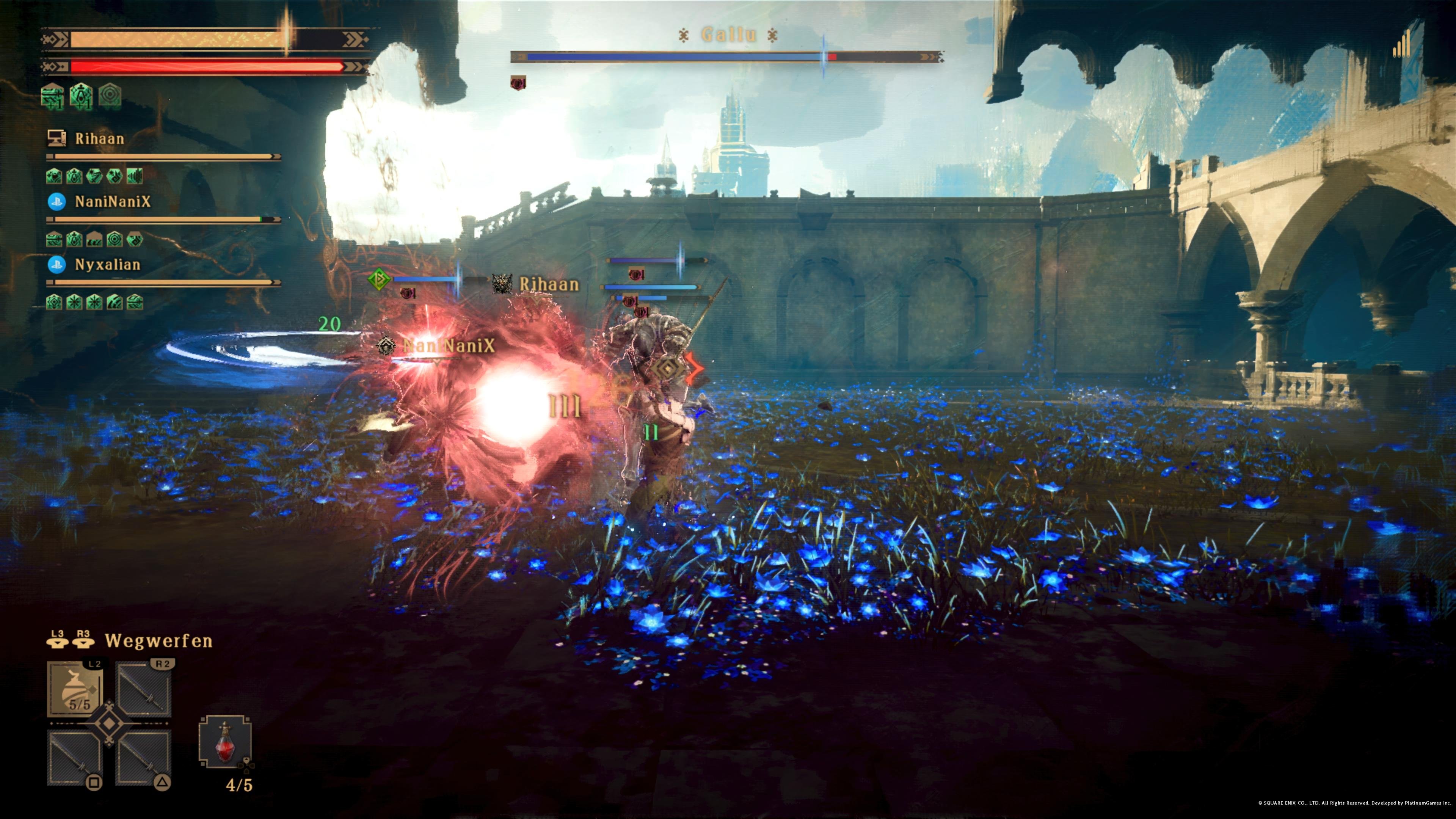Expand the spiral buff icon in Nyxalian's row
The width and height of the screenshot is (1456, 819).
pyautogui.click(x=54, y=303)
